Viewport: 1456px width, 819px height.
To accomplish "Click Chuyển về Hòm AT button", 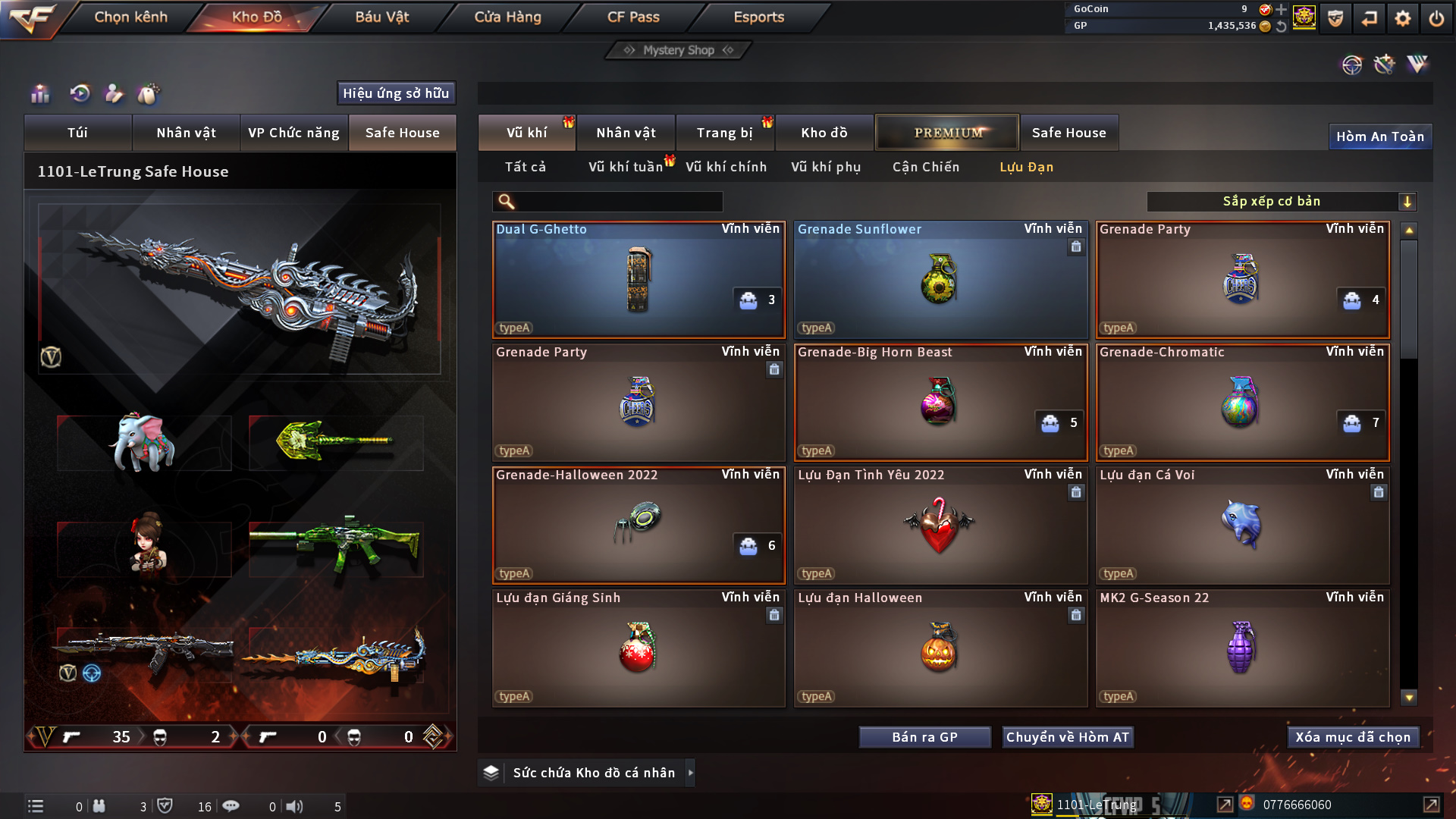I will click(1067, 737).
